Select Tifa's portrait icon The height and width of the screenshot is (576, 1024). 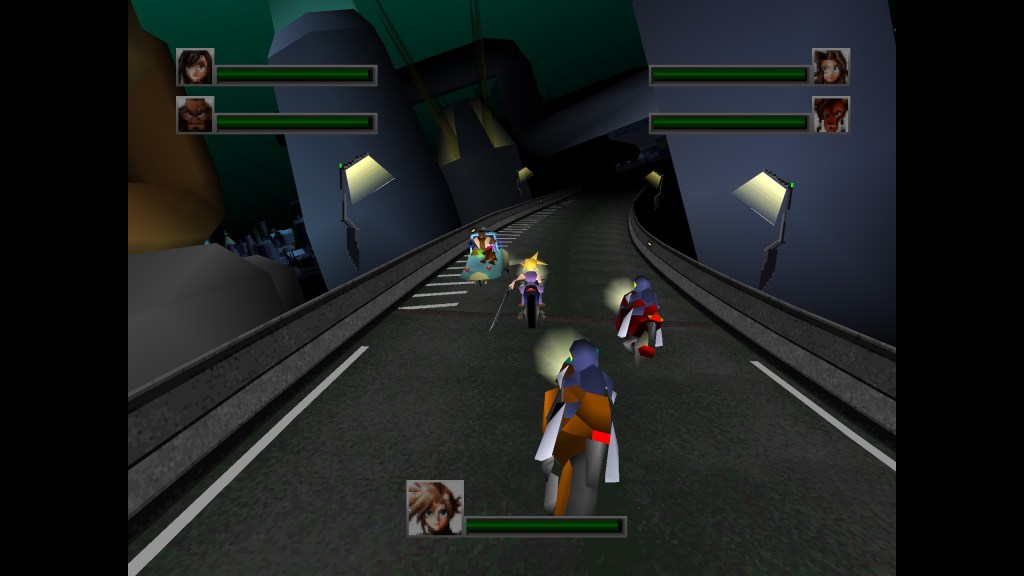[x=195, y=67]
